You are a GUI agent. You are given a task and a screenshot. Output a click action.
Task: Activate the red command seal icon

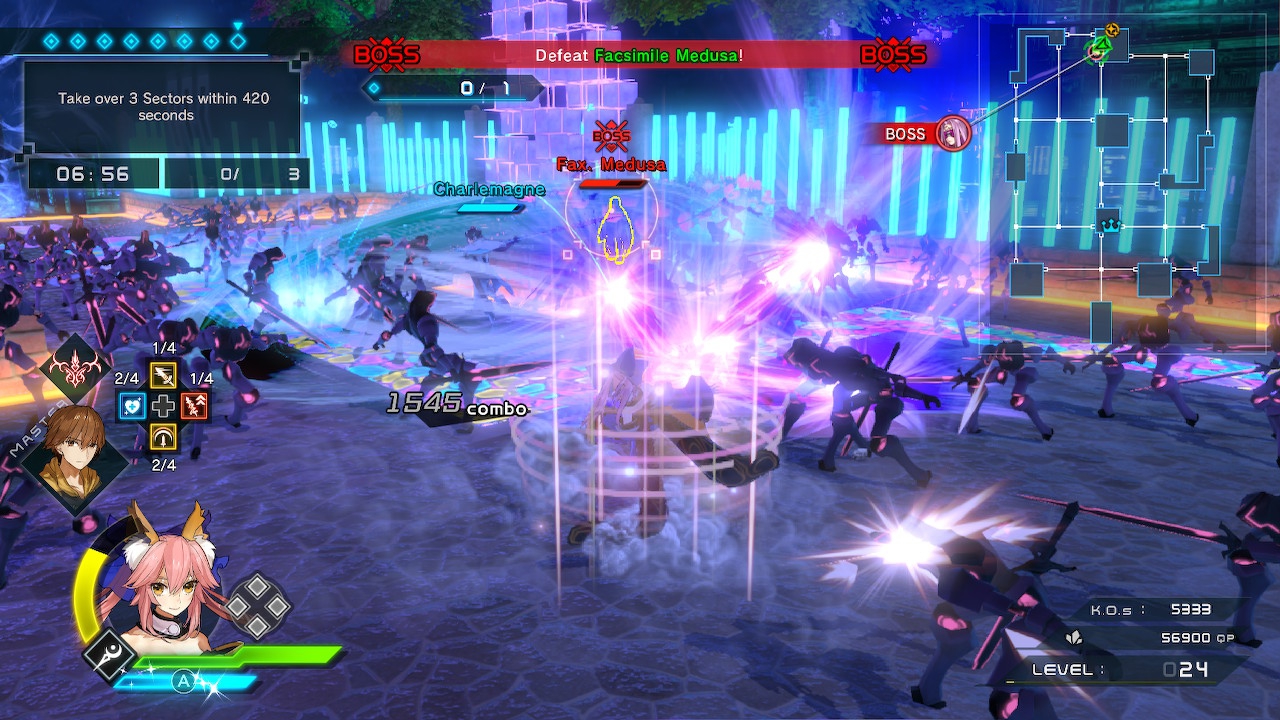tap(75, 368)
